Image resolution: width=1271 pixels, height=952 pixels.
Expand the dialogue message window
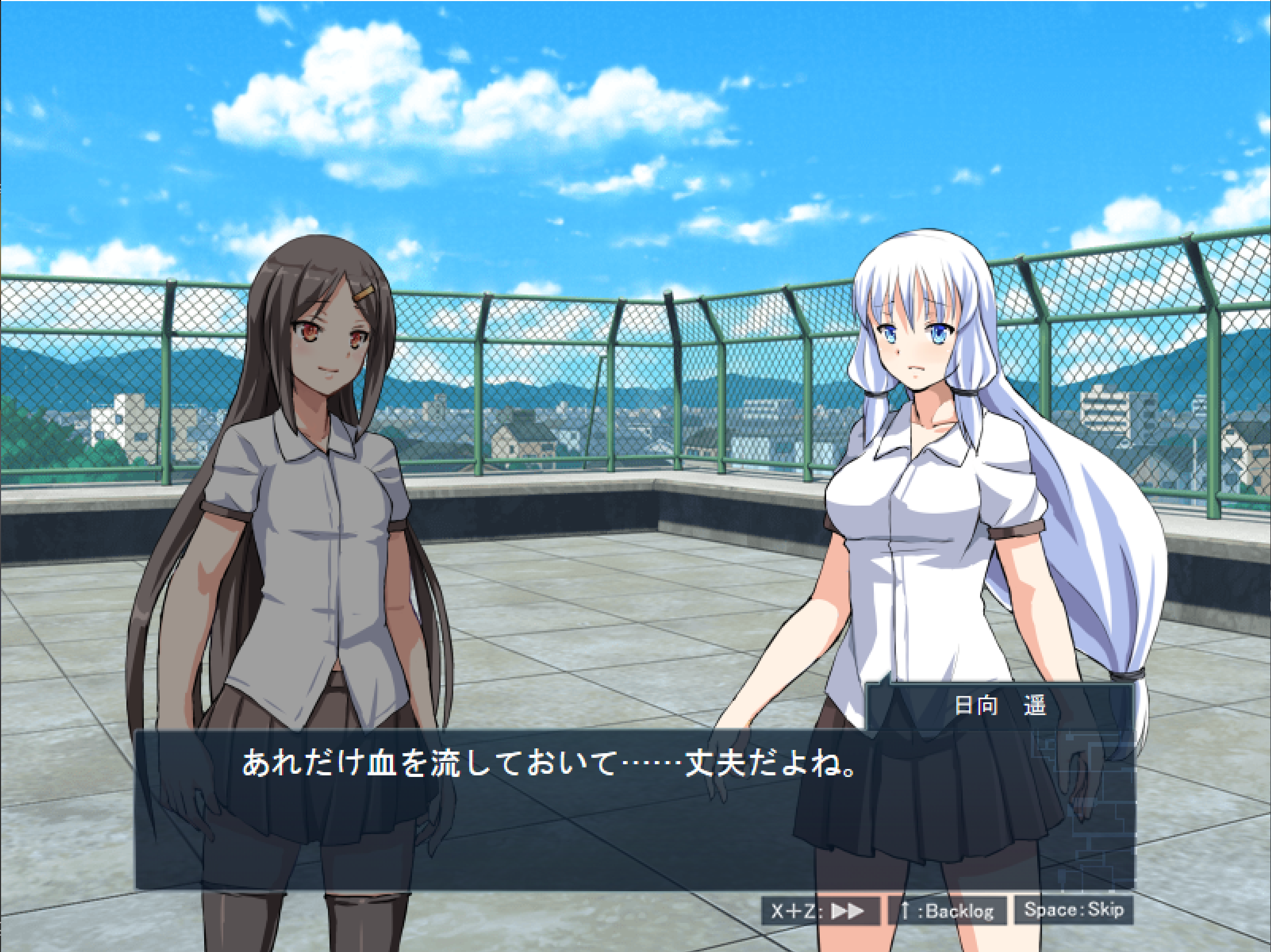[517, 804]
